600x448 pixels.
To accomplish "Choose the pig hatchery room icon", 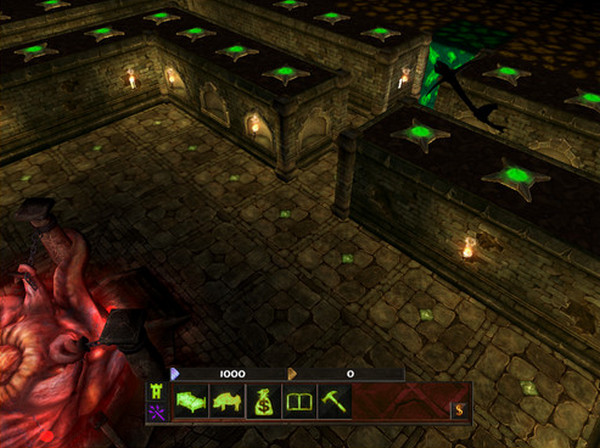I will (x=227, y=404).
